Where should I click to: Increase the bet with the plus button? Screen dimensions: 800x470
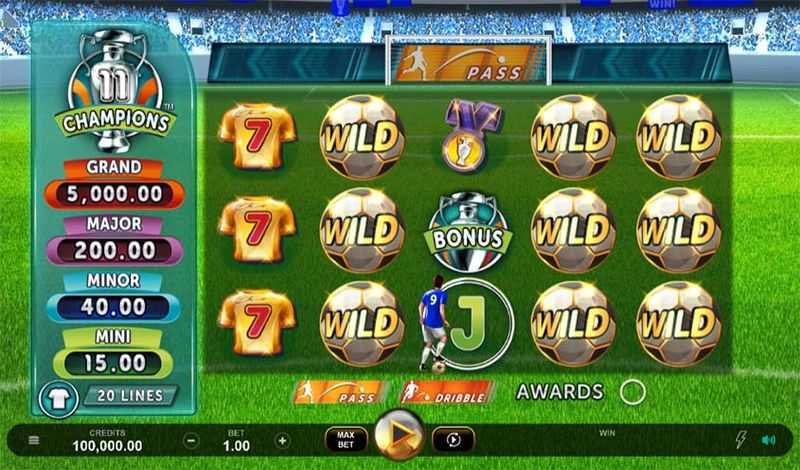click(x=283, y=440)
